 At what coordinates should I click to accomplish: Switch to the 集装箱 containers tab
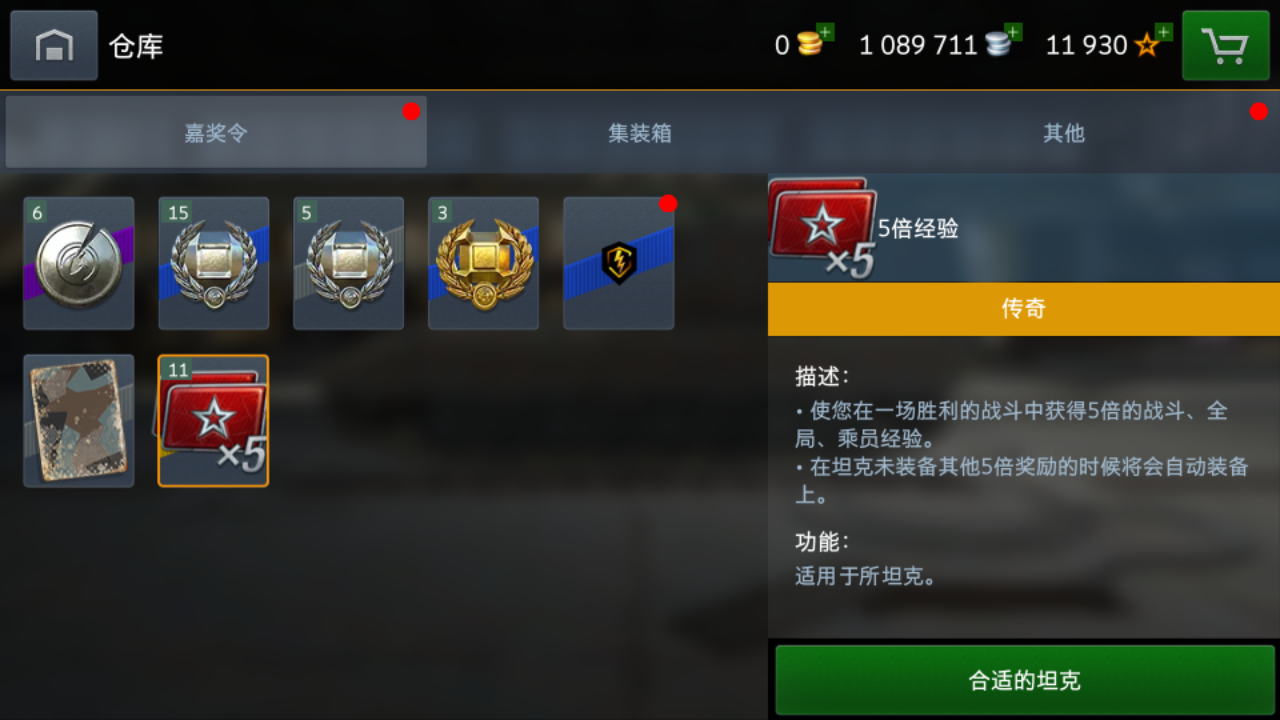pos(640,134)
